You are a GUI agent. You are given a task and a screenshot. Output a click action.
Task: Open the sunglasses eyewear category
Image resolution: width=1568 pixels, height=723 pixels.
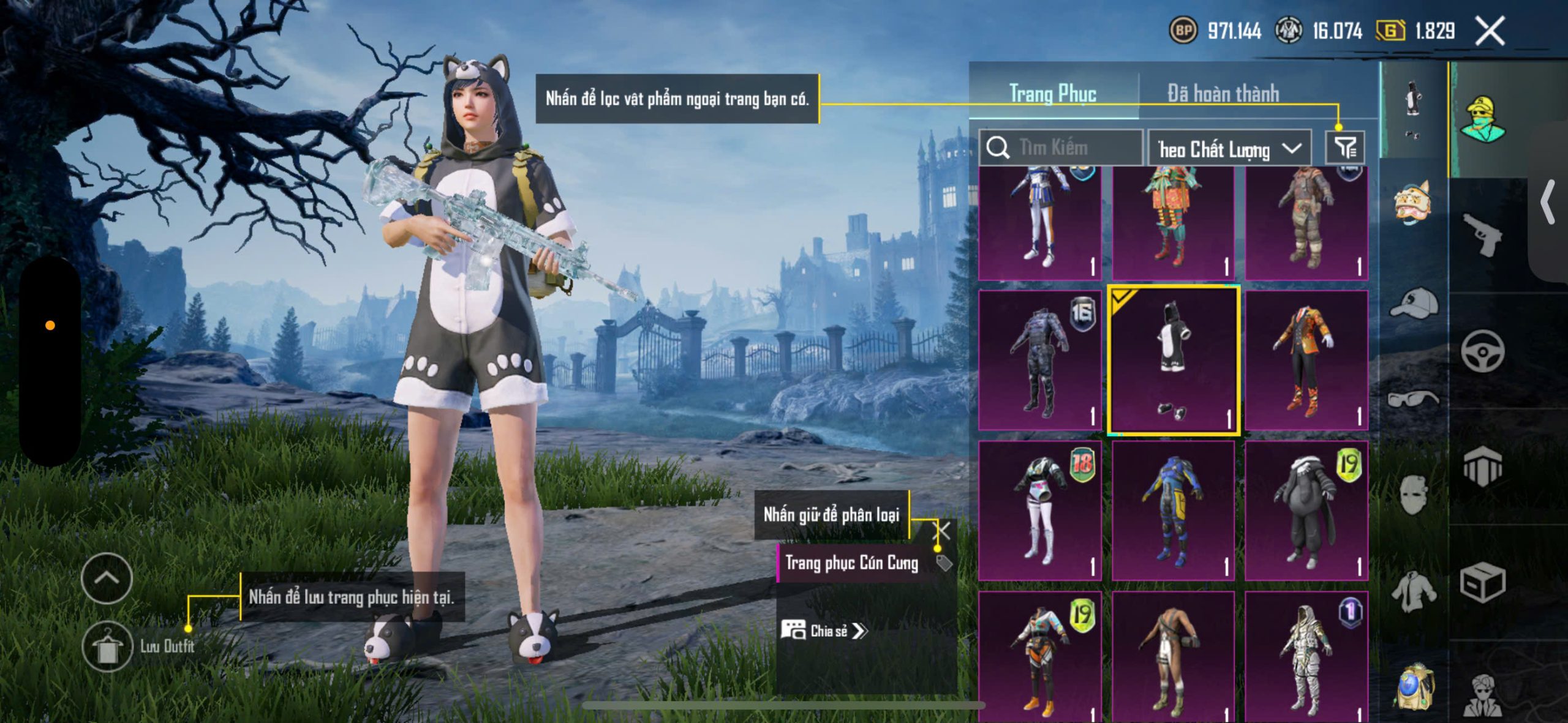point(1413,399)
